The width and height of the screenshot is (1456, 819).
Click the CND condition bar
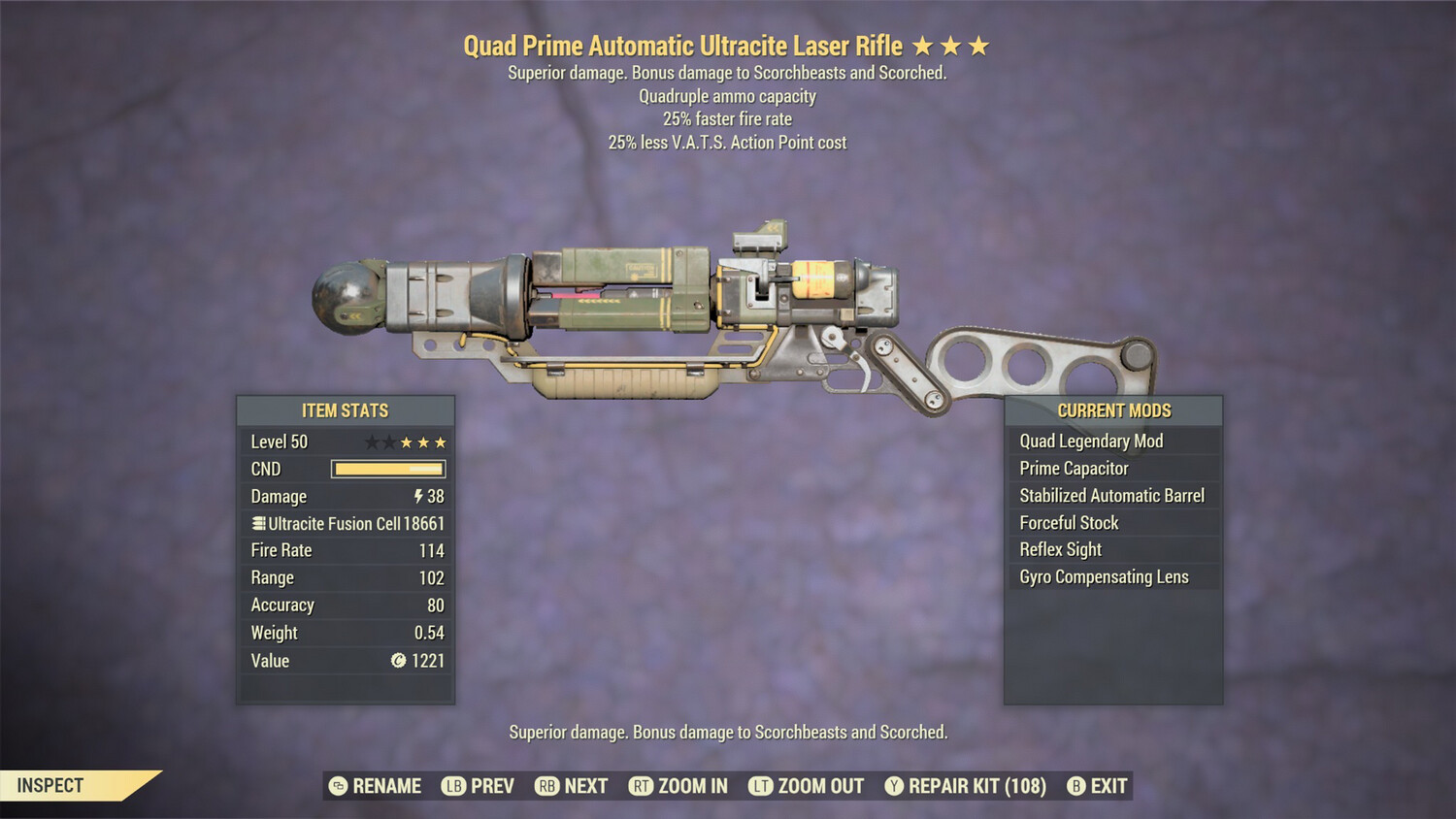pyautogui.click(x=388, y=469)
